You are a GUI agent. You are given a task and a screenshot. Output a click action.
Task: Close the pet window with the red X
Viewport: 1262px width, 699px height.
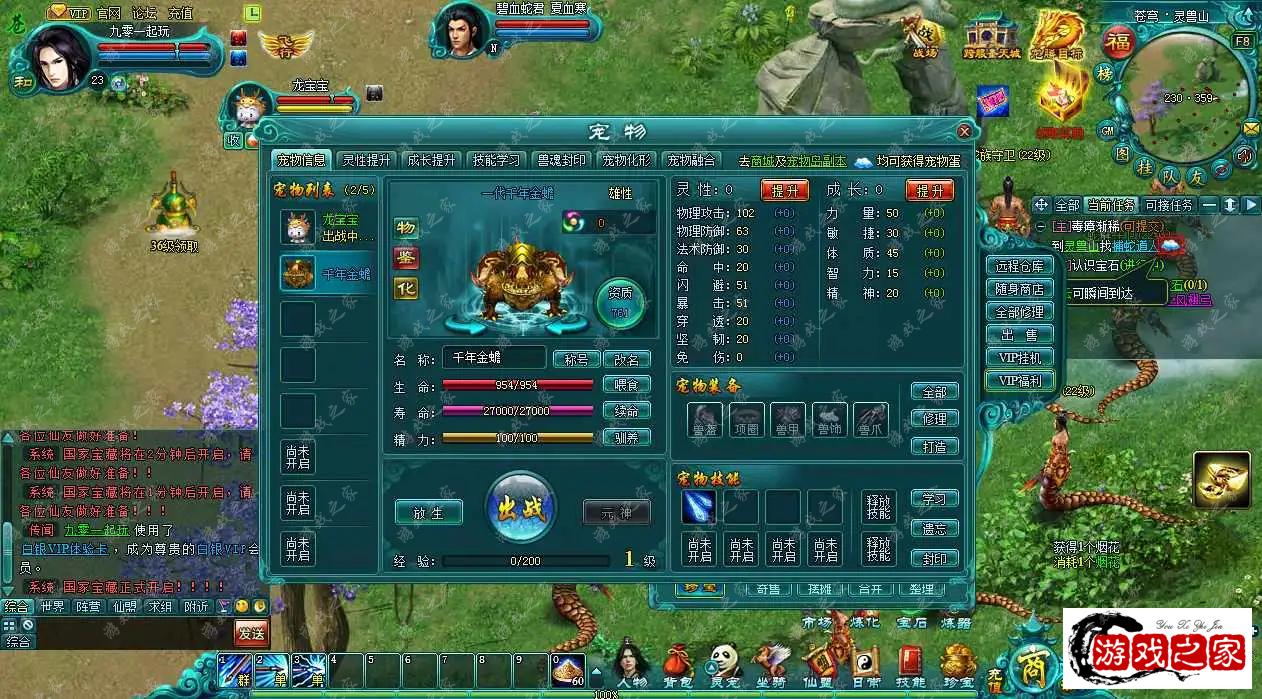coord(964,131)
